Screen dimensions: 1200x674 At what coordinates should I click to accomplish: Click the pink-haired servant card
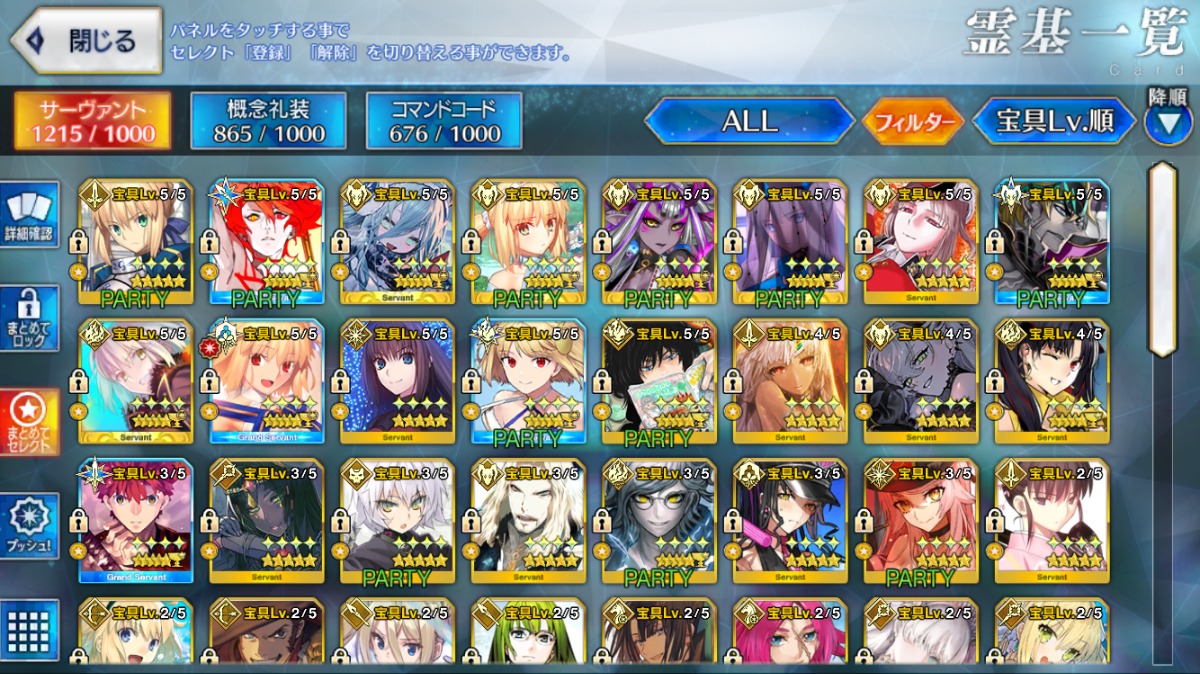click(790, 632)
